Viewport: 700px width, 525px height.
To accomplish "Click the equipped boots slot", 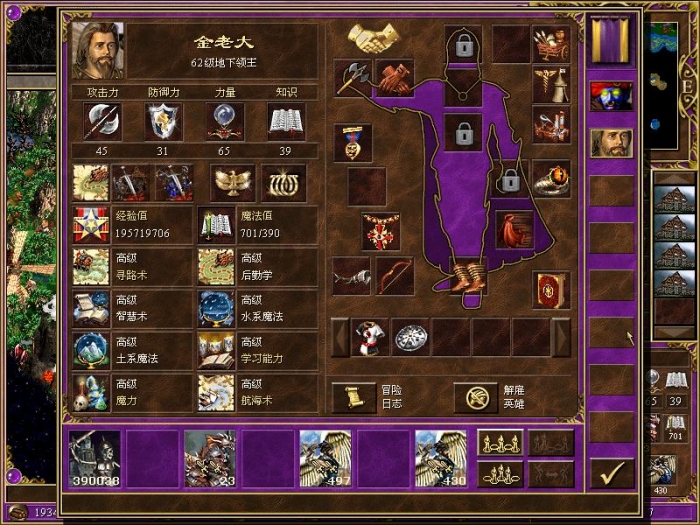I will point(466,276).
